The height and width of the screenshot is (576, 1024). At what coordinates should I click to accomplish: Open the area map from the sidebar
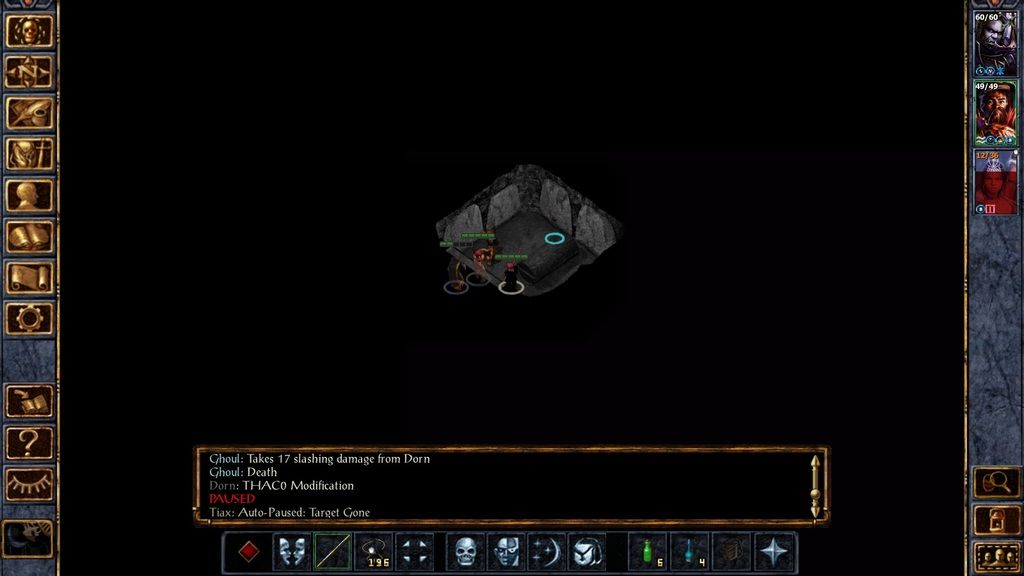(29, 72)
